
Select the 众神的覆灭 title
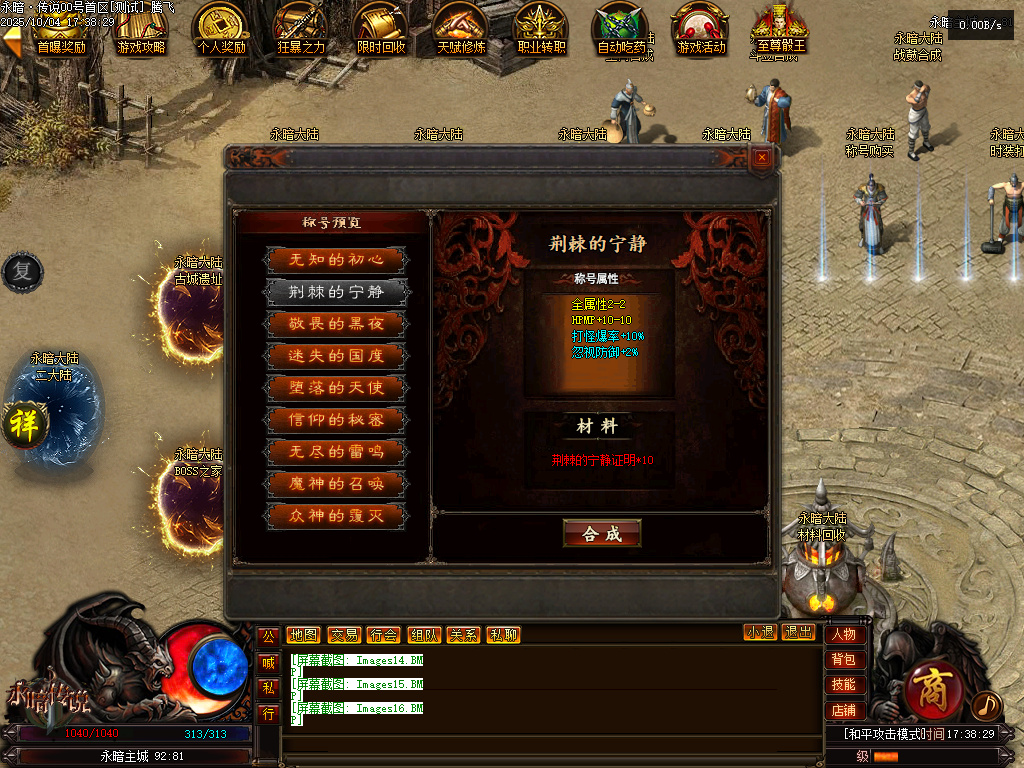pyautogui.click(x=336, y=516)
